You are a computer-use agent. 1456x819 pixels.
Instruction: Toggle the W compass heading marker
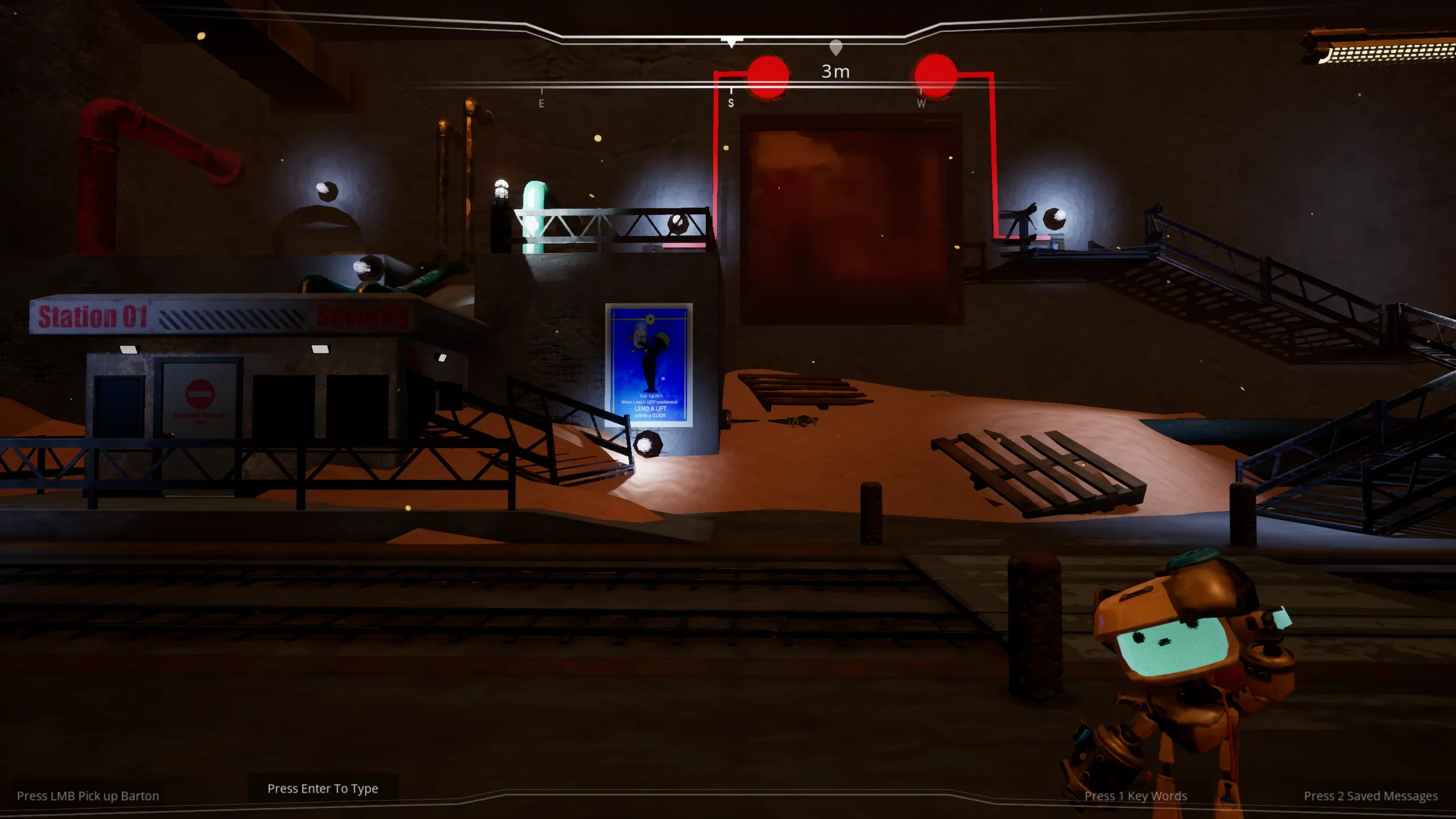(920, 104)
